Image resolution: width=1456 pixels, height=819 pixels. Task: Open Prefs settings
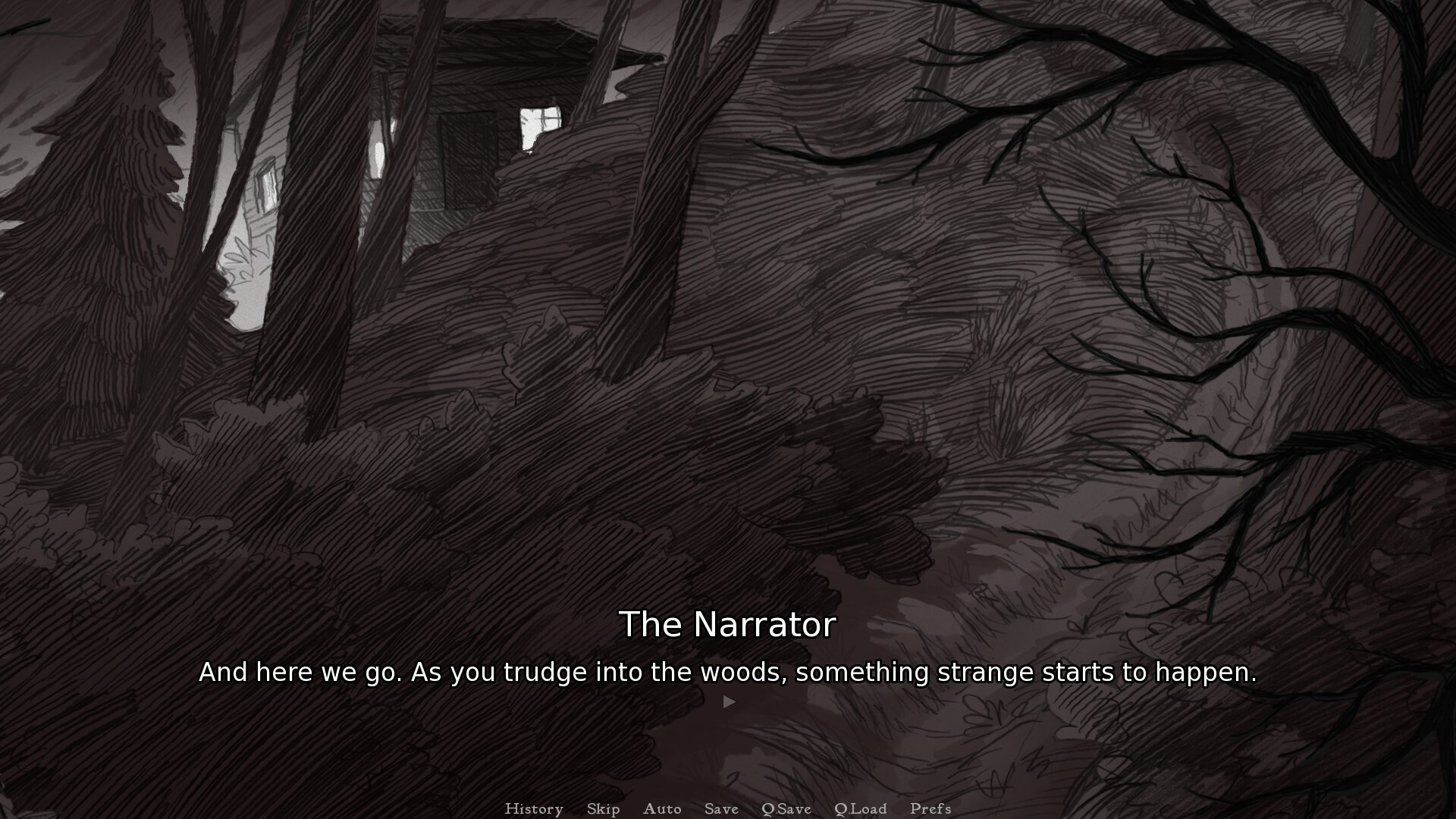point(930,808)
